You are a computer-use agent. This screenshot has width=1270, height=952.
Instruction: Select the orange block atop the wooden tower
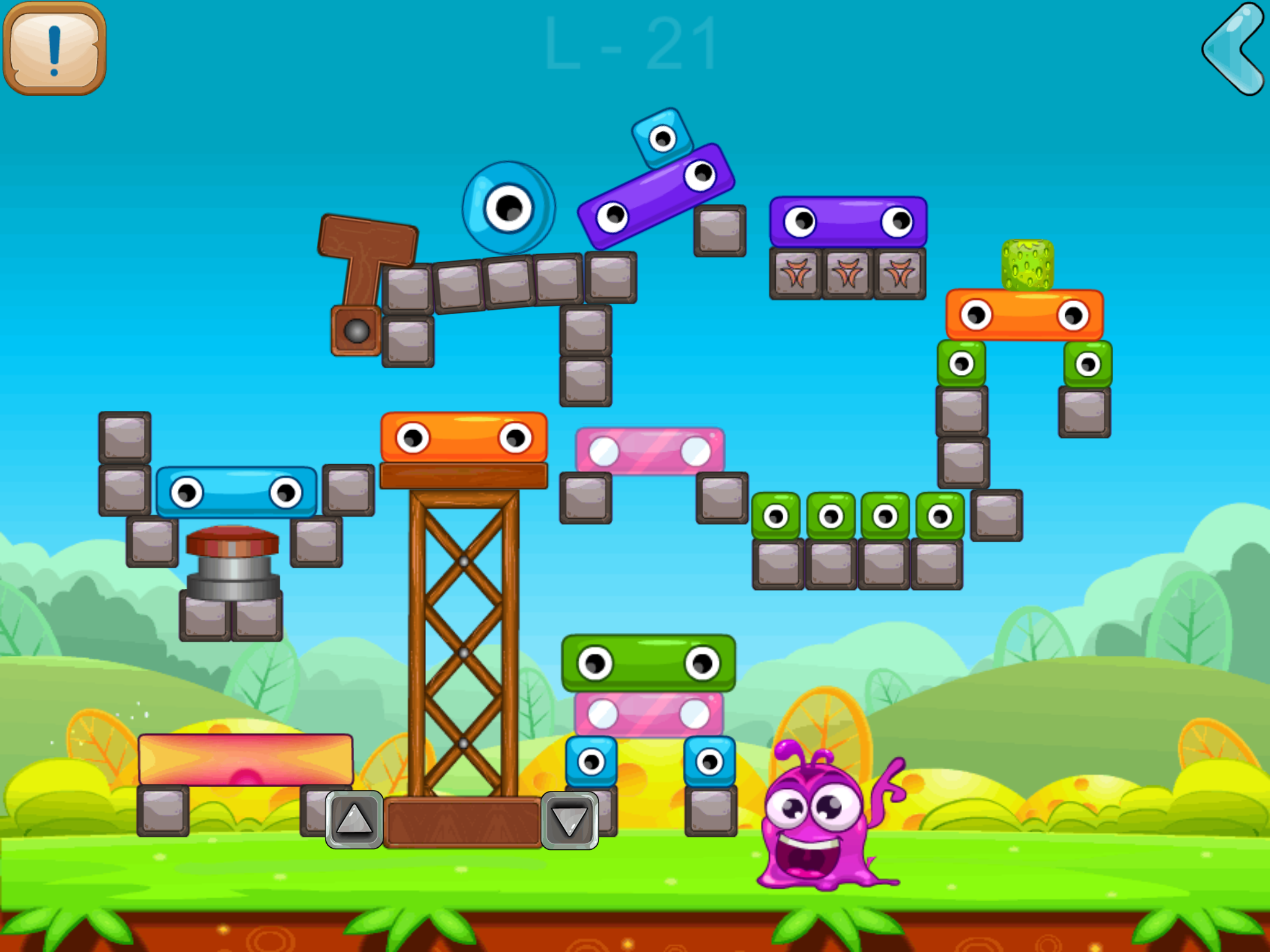tap(462, 437)
